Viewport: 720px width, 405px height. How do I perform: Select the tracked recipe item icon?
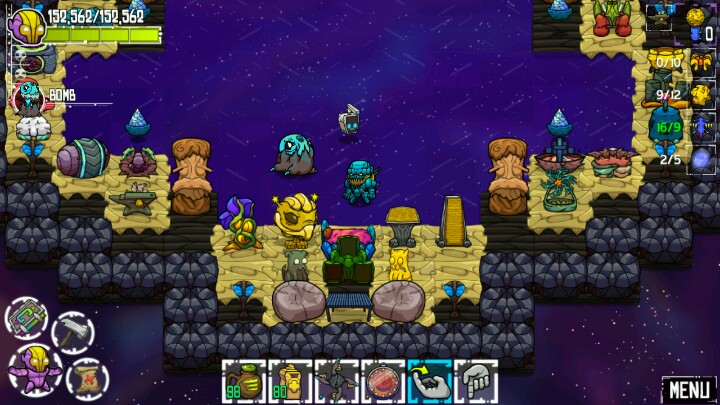tap(661, 17)
